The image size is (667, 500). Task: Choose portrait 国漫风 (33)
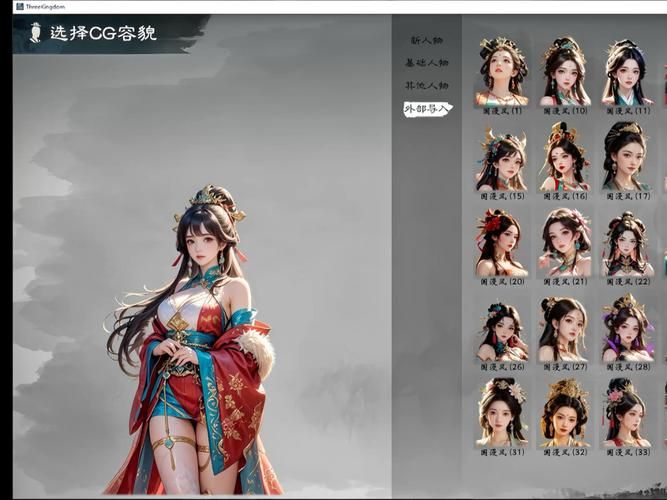point(627,413)
